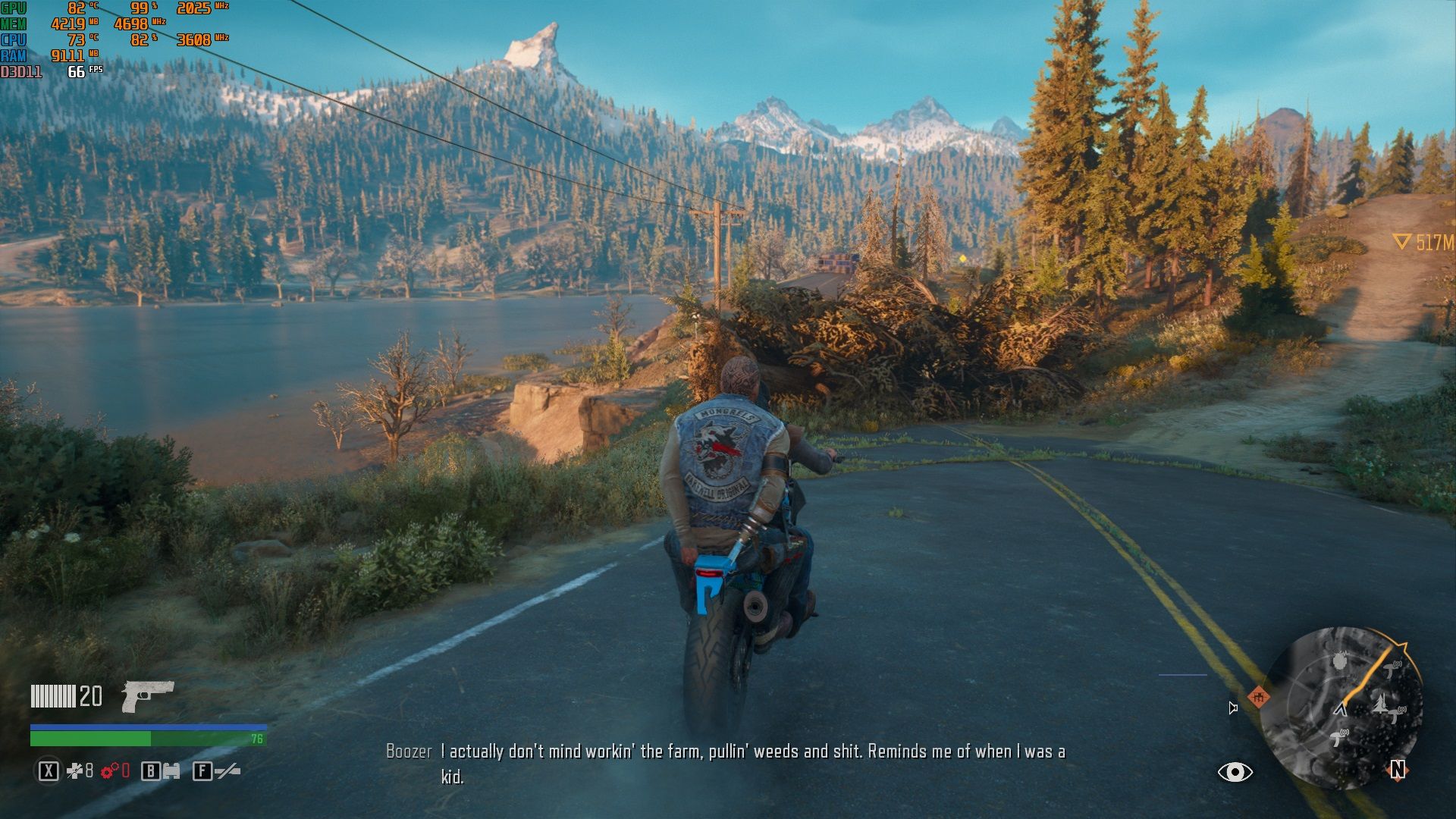Click the north compass marker on minimap
Image resolution: width=1456 pixels, height=819 pixels.
tap(1397, 770)
